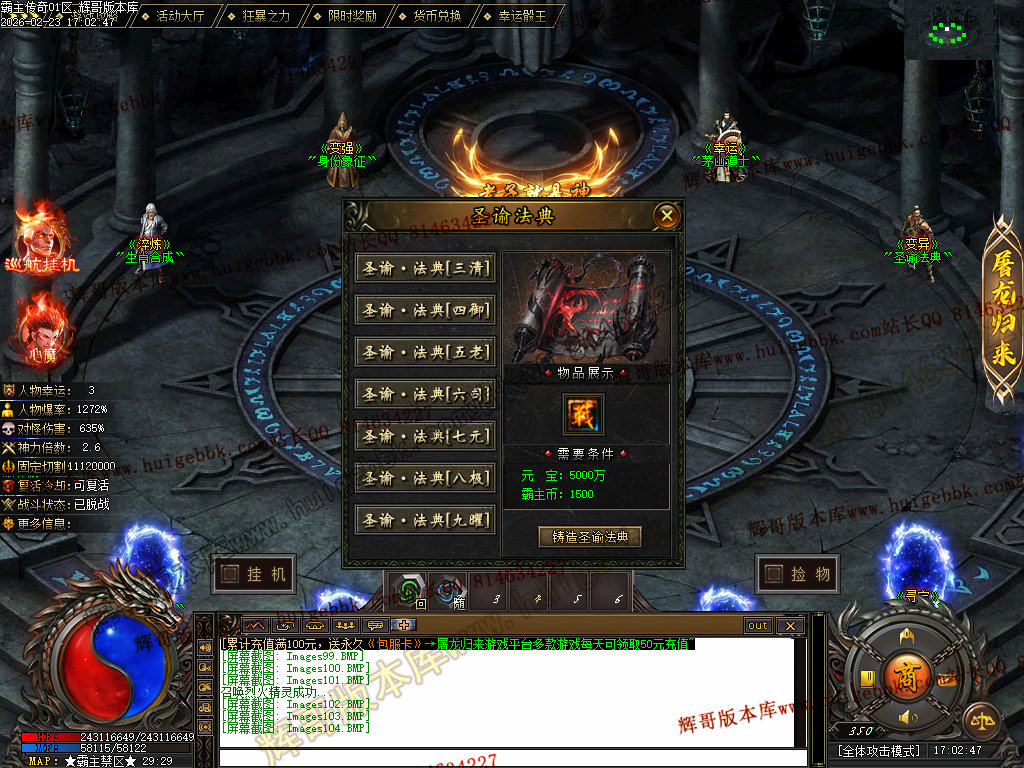Close the 圣谕法典 window
The height and width of the screenshot is (768, 1024).
[667, 215]
